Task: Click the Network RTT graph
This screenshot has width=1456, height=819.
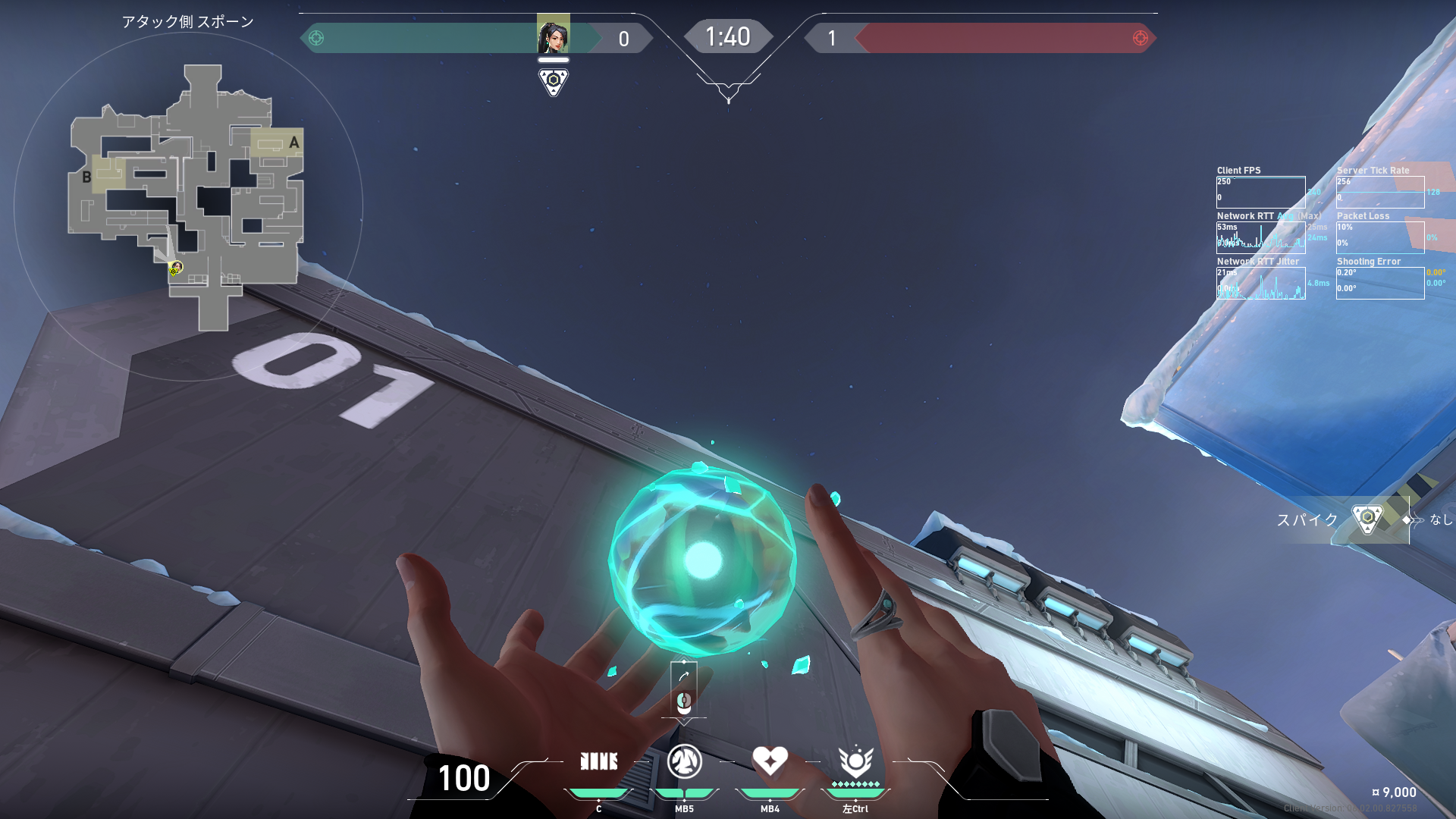Action: [1260, 237]
